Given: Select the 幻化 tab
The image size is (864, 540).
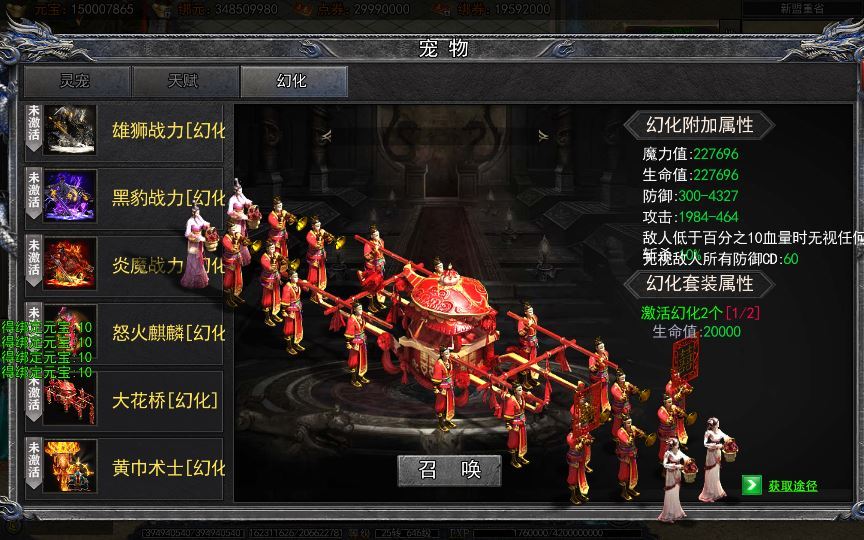Looking at the screenshot, I should (294, 81).
